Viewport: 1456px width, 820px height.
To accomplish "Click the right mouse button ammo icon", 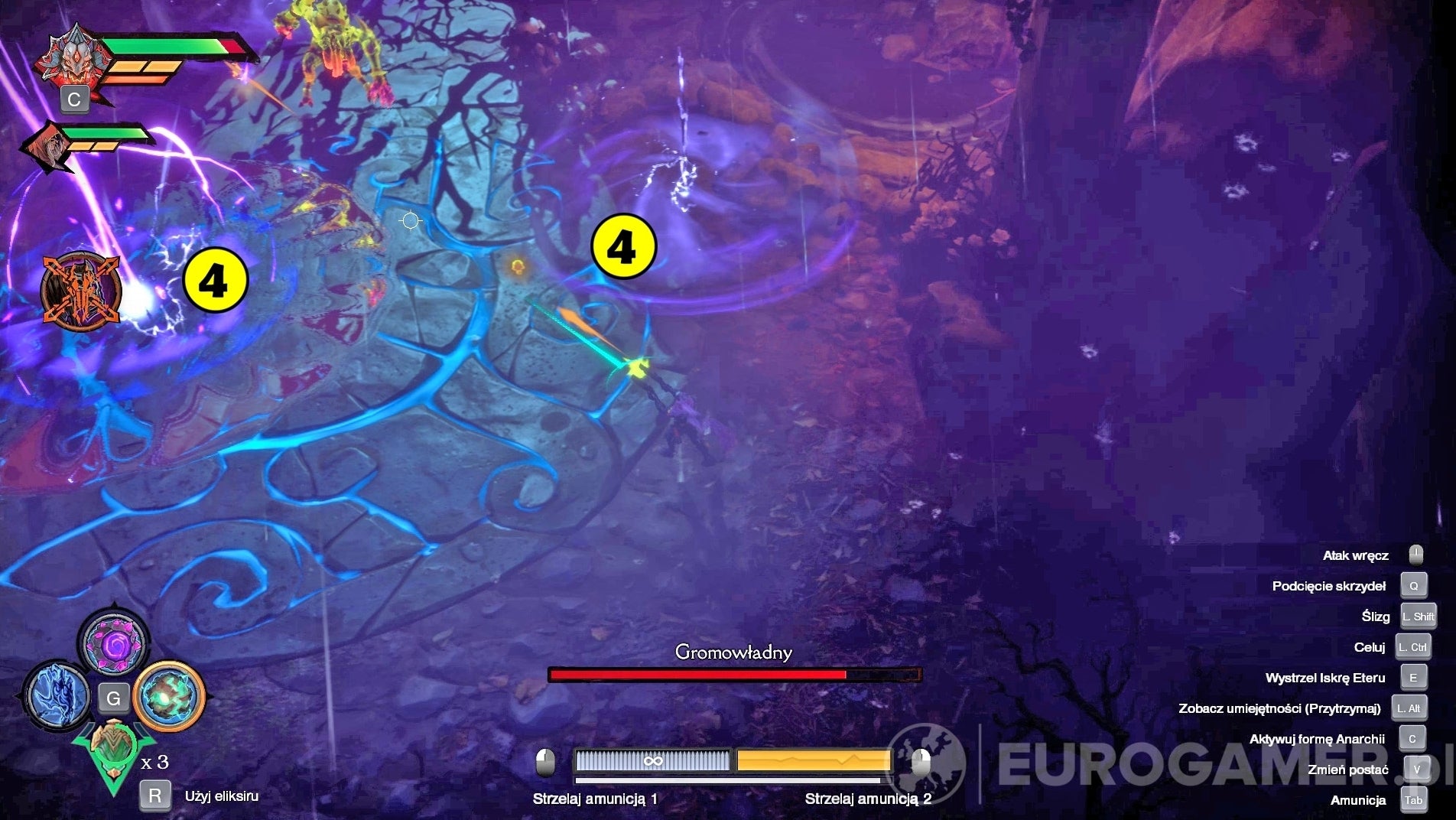I will (x=920, y=763).
